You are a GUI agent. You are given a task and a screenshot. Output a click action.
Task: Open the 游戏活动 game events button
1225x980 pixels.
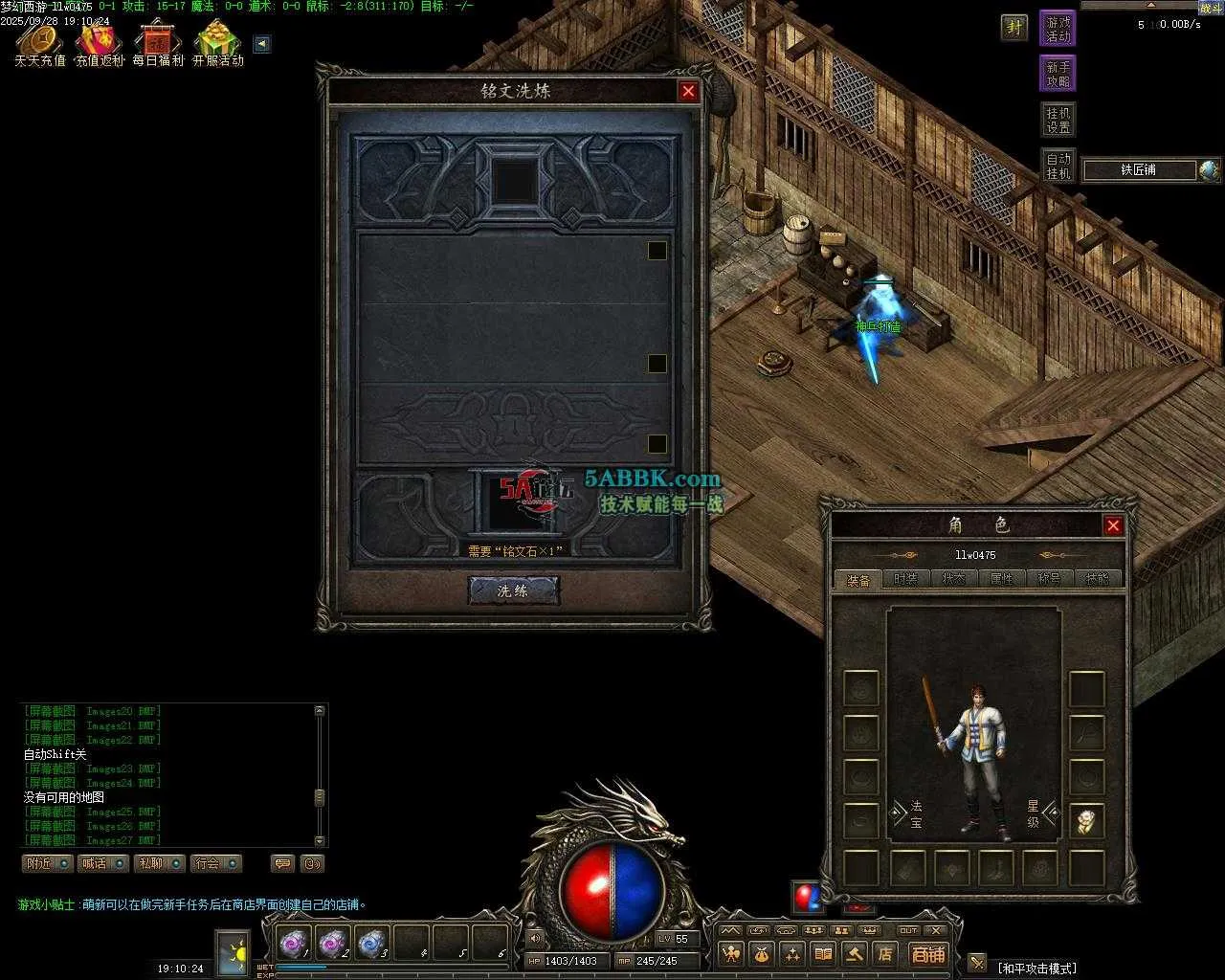point(1058,29)
